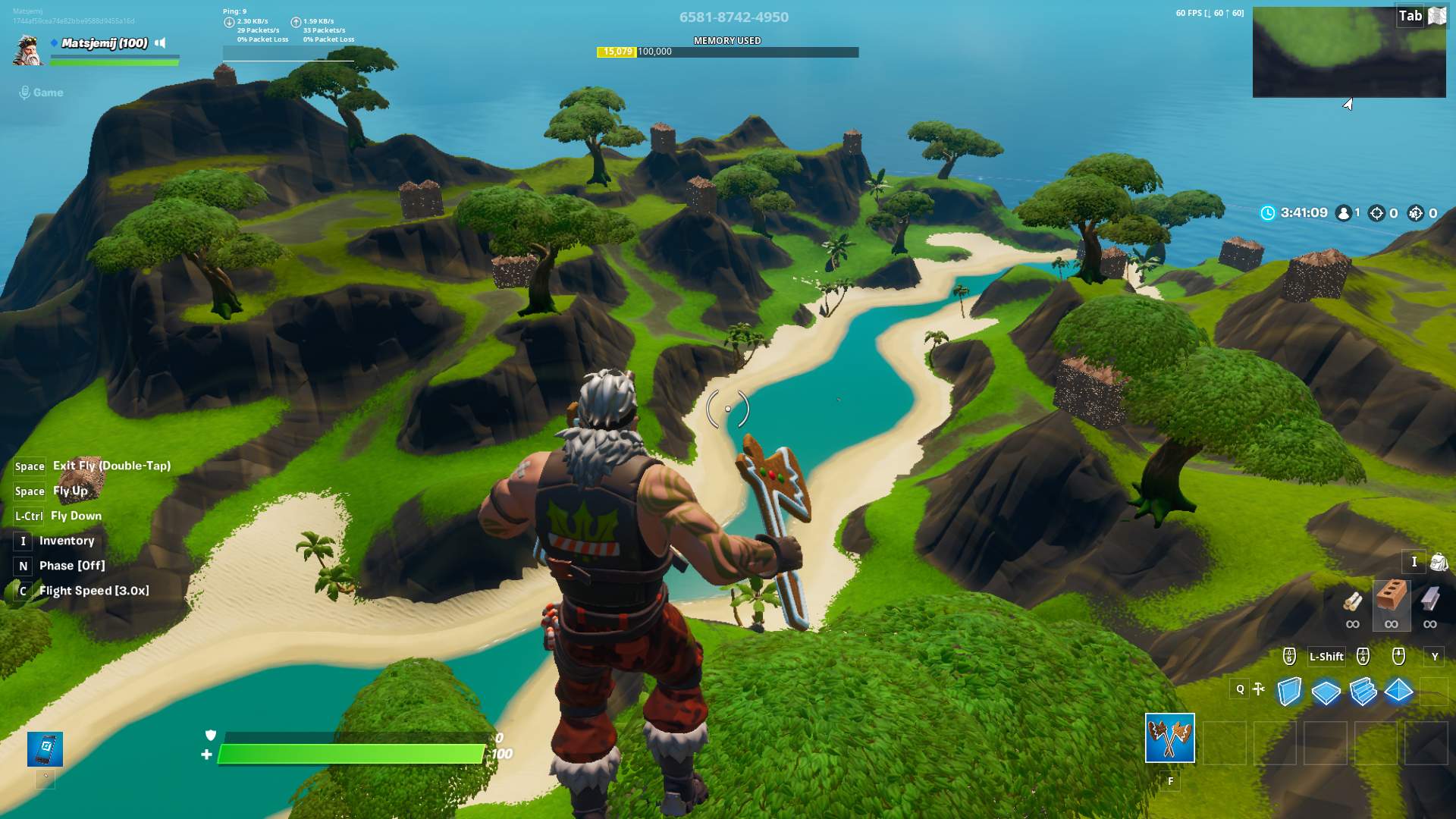Select the wall build piece
The height and width of the screenshot is (819, 1456).
coord(1289,691)
